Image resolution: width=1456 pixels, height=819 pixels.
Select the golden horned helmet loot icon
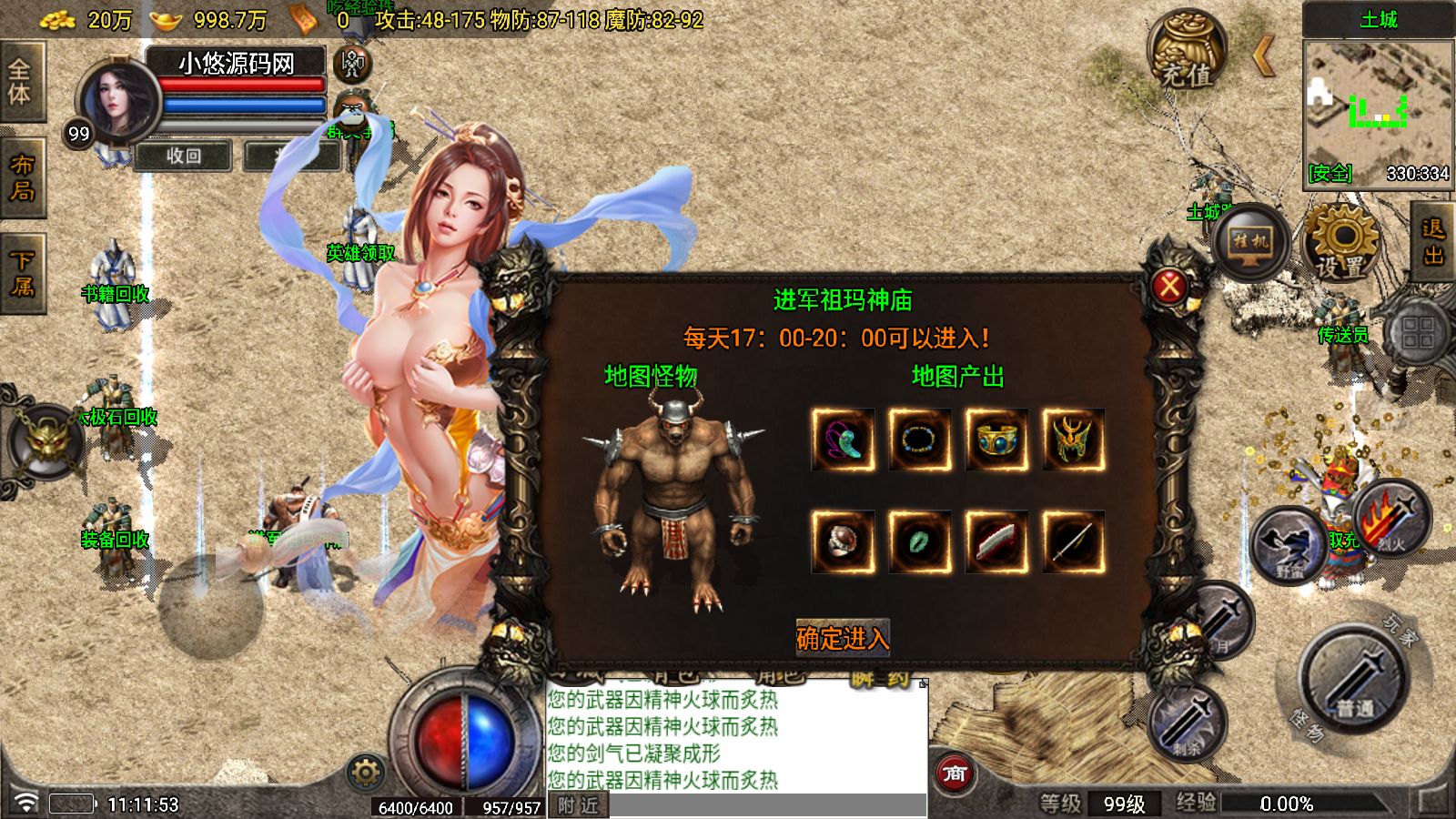pyautogui.click(x=1074, y=440)
